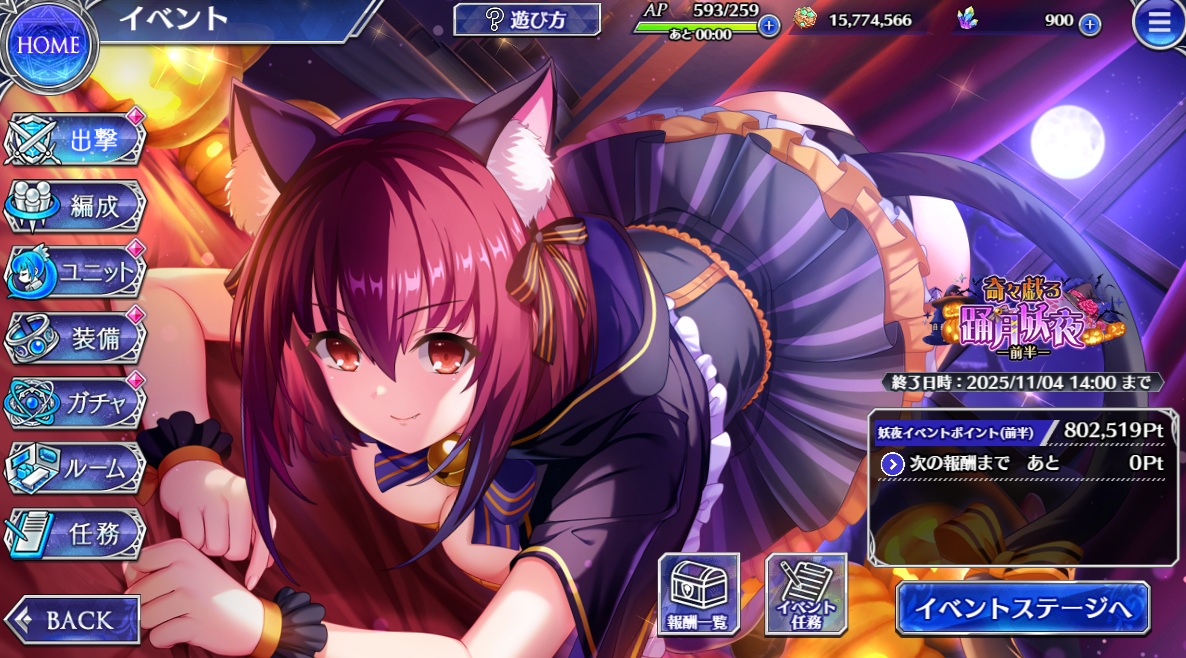This screenshot has width=1186, height=658.
Task: Click the BACK button
Action: tap(72, 620)
